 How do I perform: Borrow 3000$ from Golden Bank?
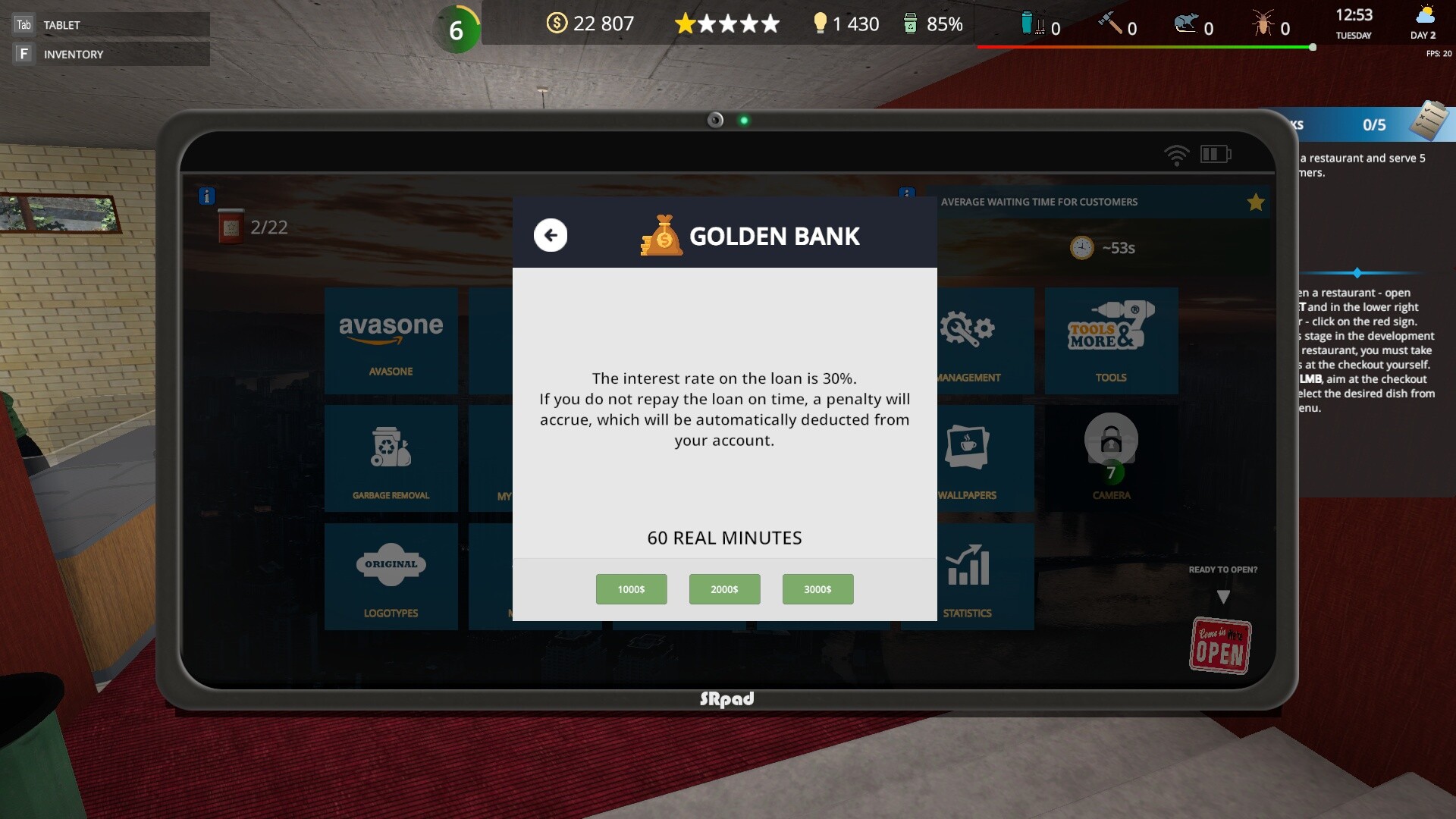(817, 589)
